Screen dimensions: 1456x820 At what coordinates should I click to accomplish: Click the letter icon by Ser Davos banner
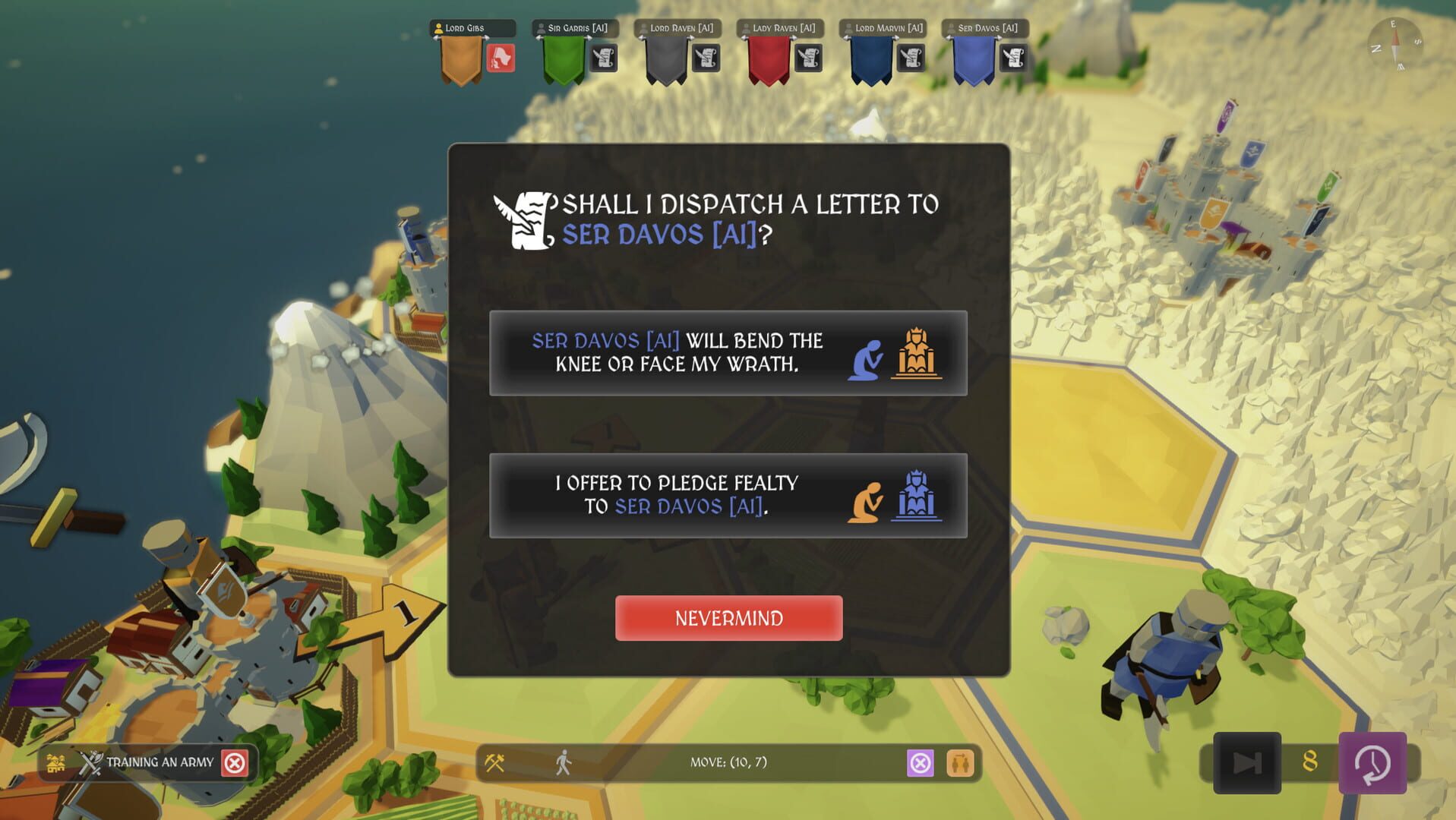1013,58
